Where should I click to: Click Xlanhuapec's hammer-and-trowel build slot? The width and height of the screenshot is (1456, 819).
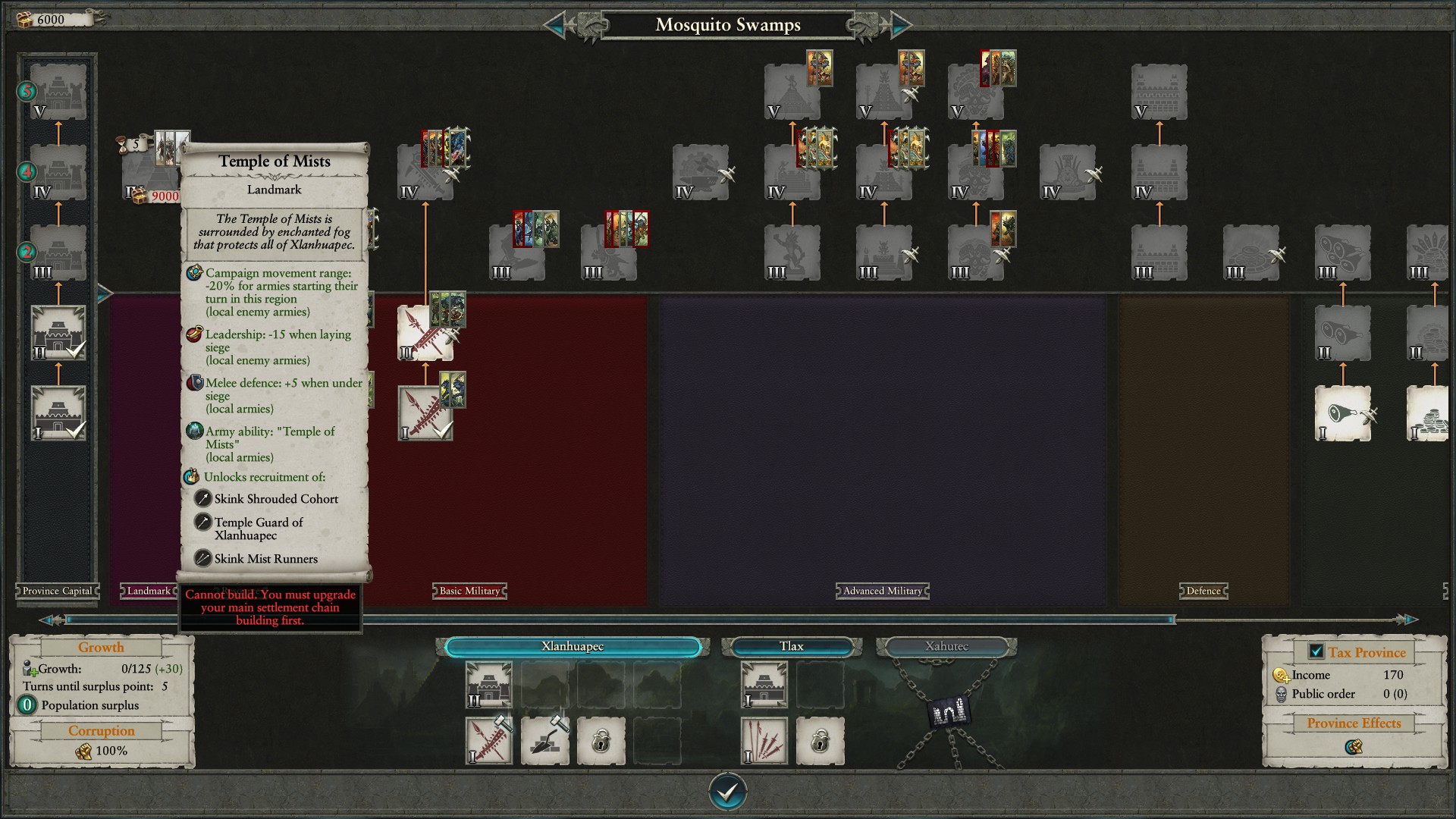pos(544,741)
